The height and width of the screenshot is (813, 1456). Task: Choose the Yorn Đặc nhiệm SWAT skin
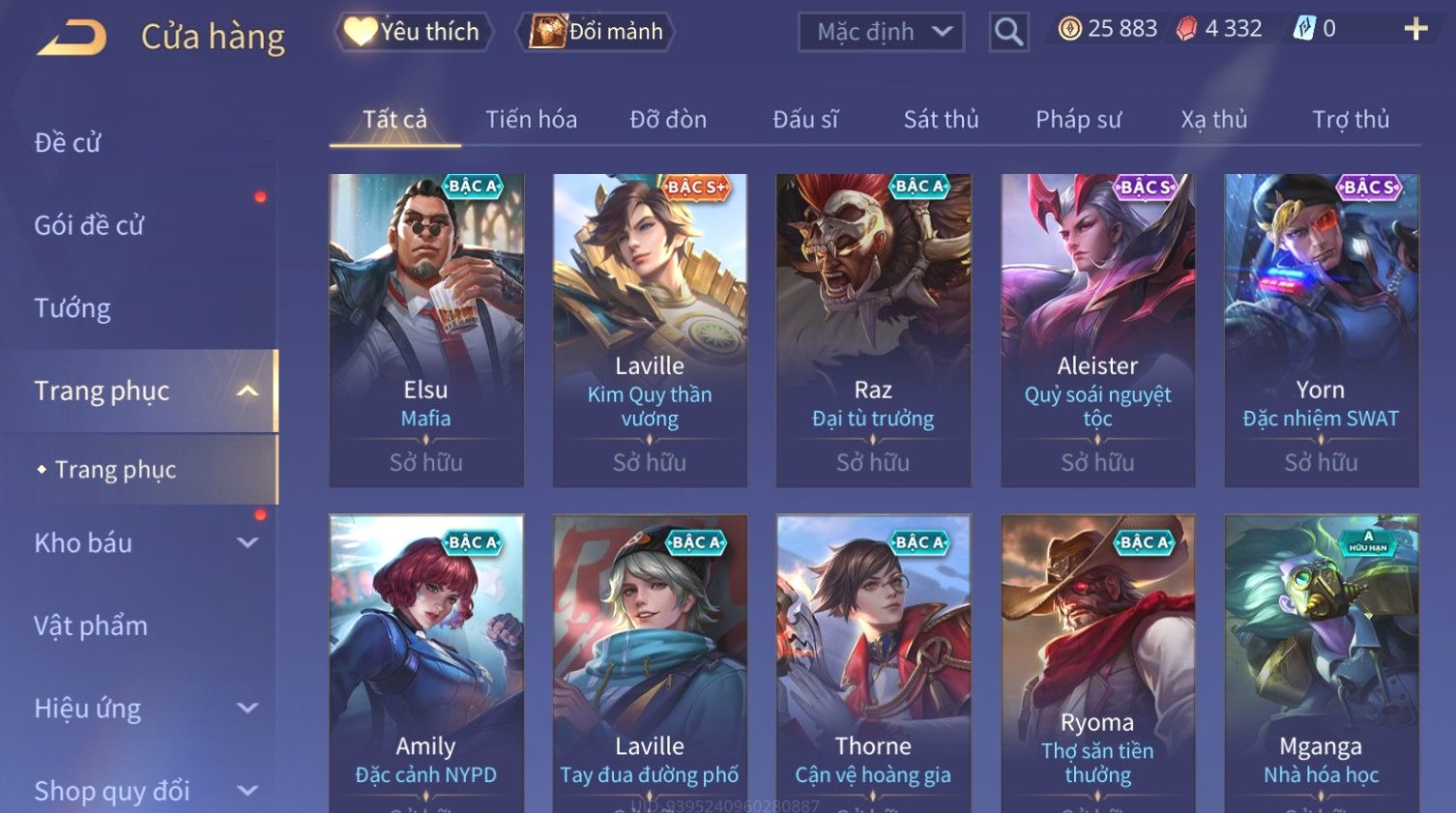click(1321, 330)
